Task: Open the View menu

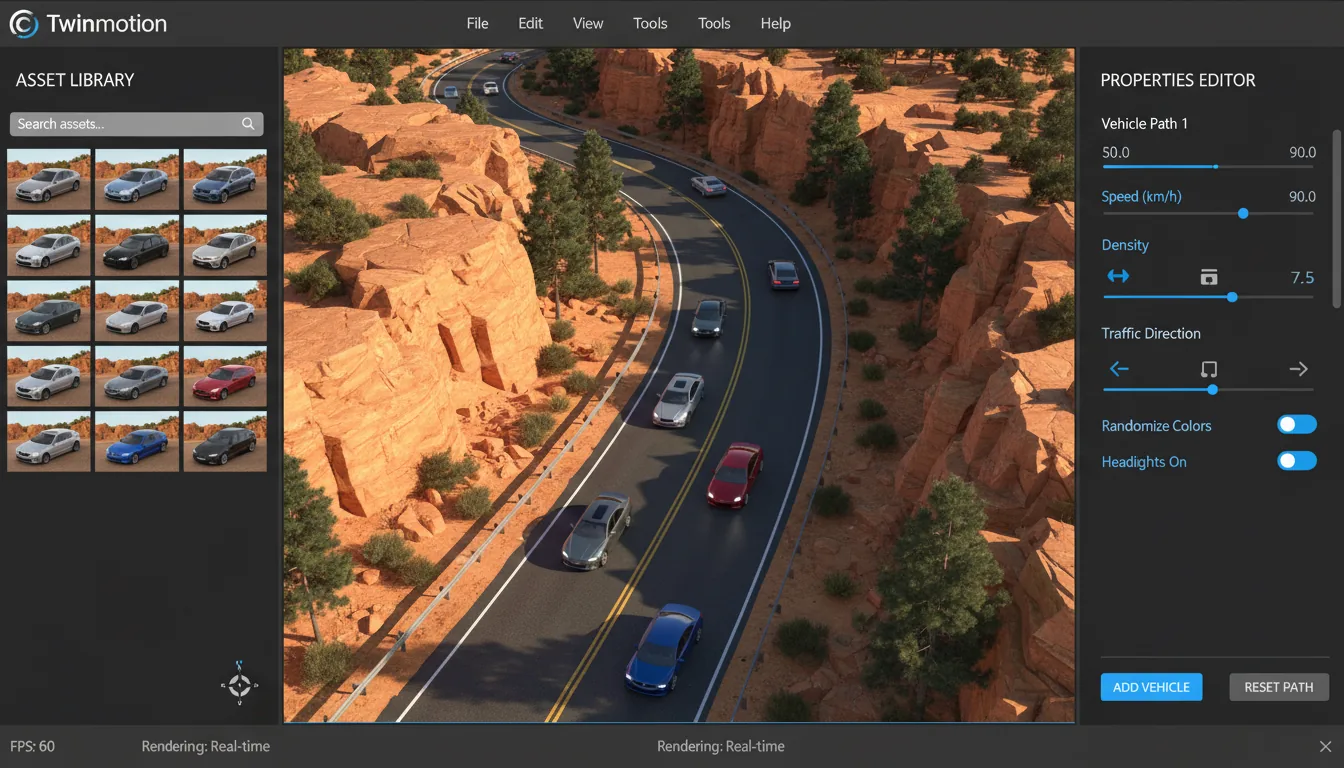Action: coord(588,23)
